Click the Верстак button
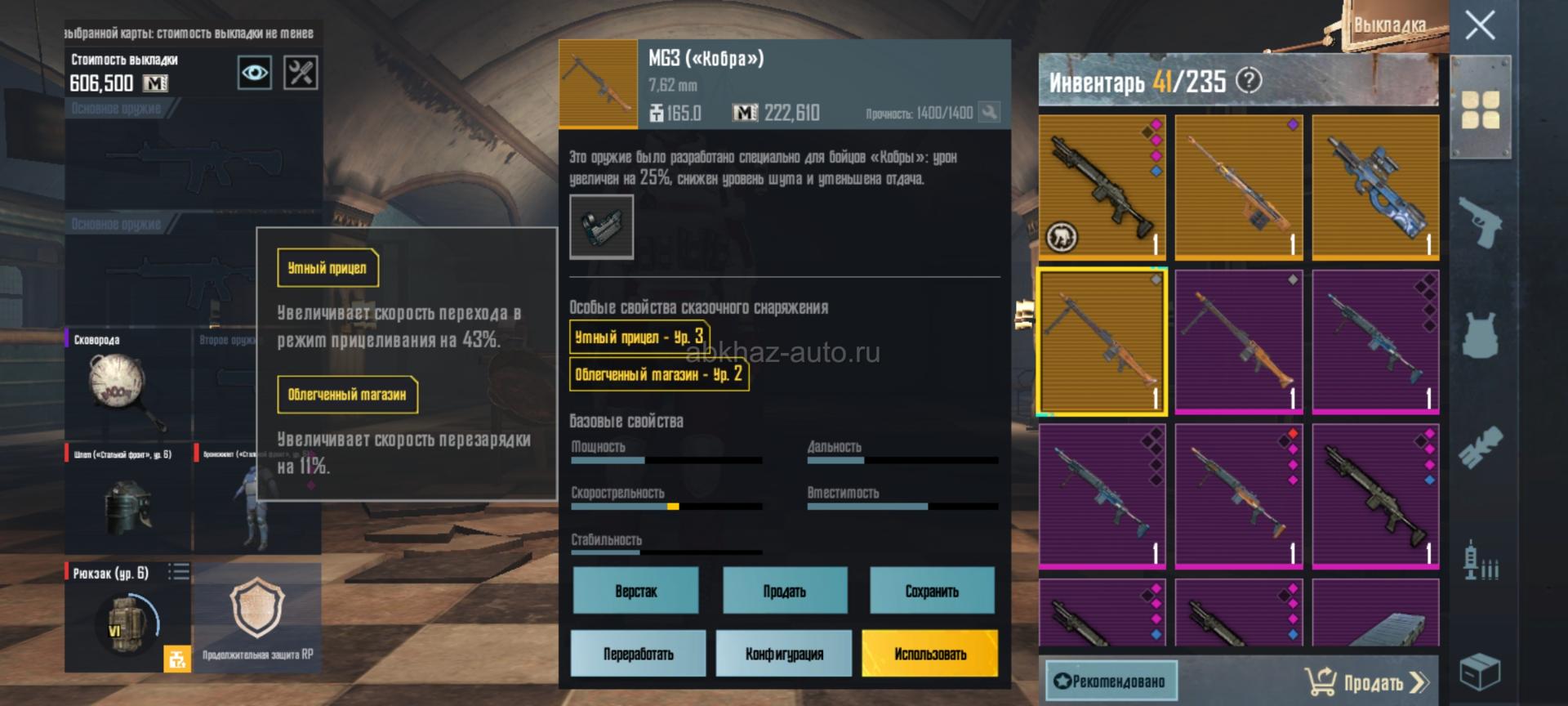Viewport: 1568px width, 706px height. (x=635, y=591)
